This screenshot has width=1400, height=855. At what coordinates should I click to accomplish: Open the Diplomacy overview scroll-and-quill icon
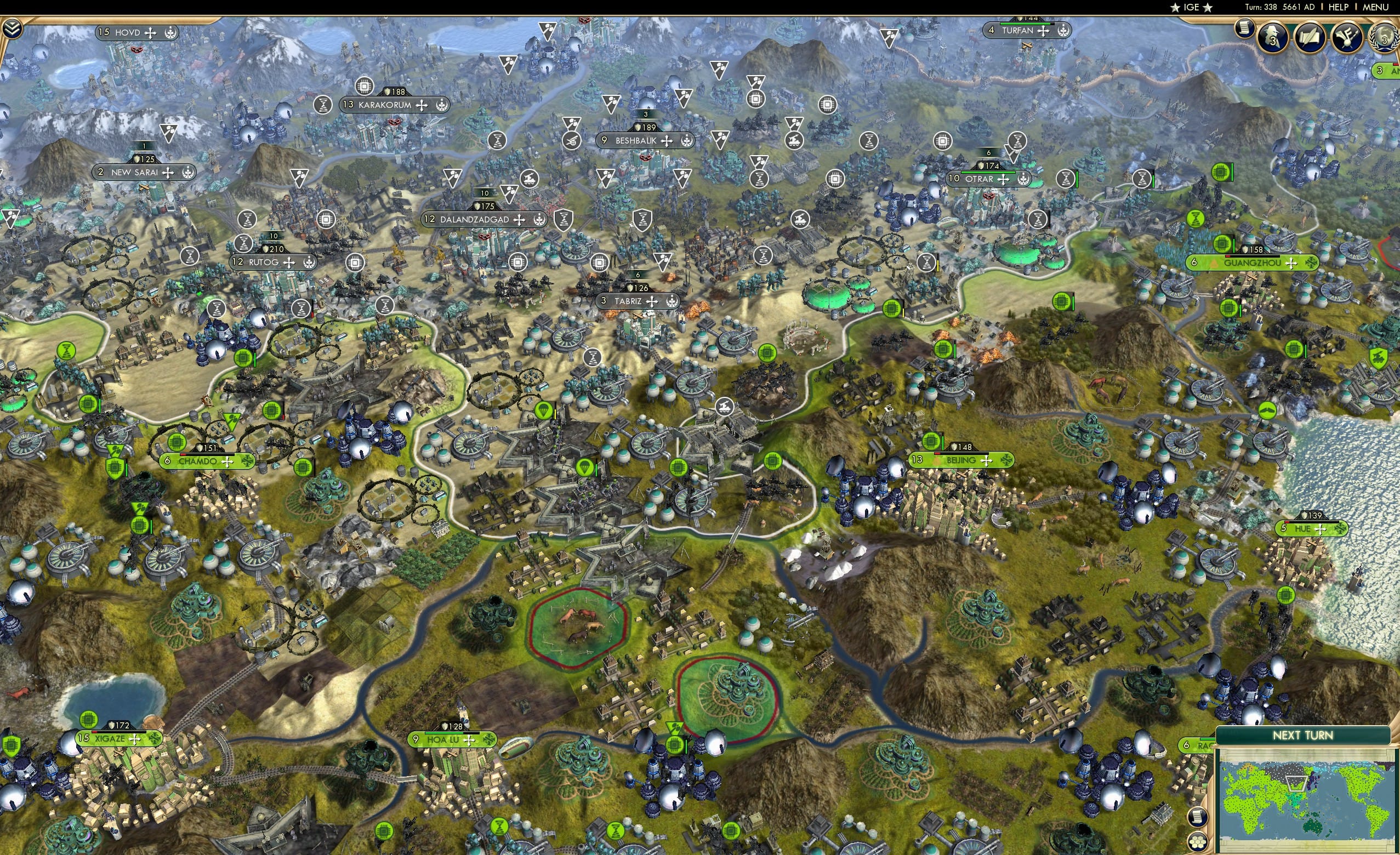[1310, 37]
